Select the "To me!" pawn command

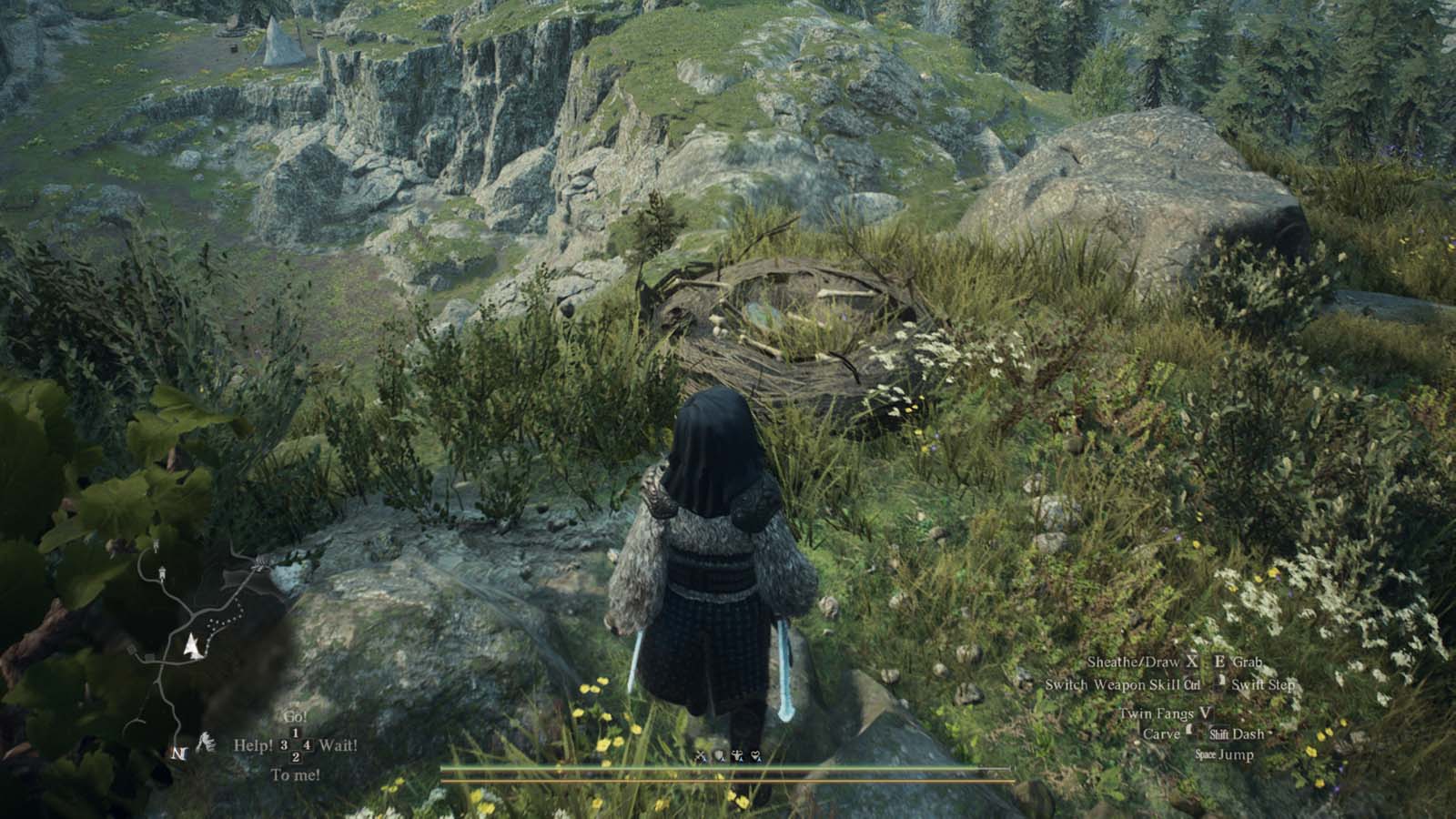(296, 774)
